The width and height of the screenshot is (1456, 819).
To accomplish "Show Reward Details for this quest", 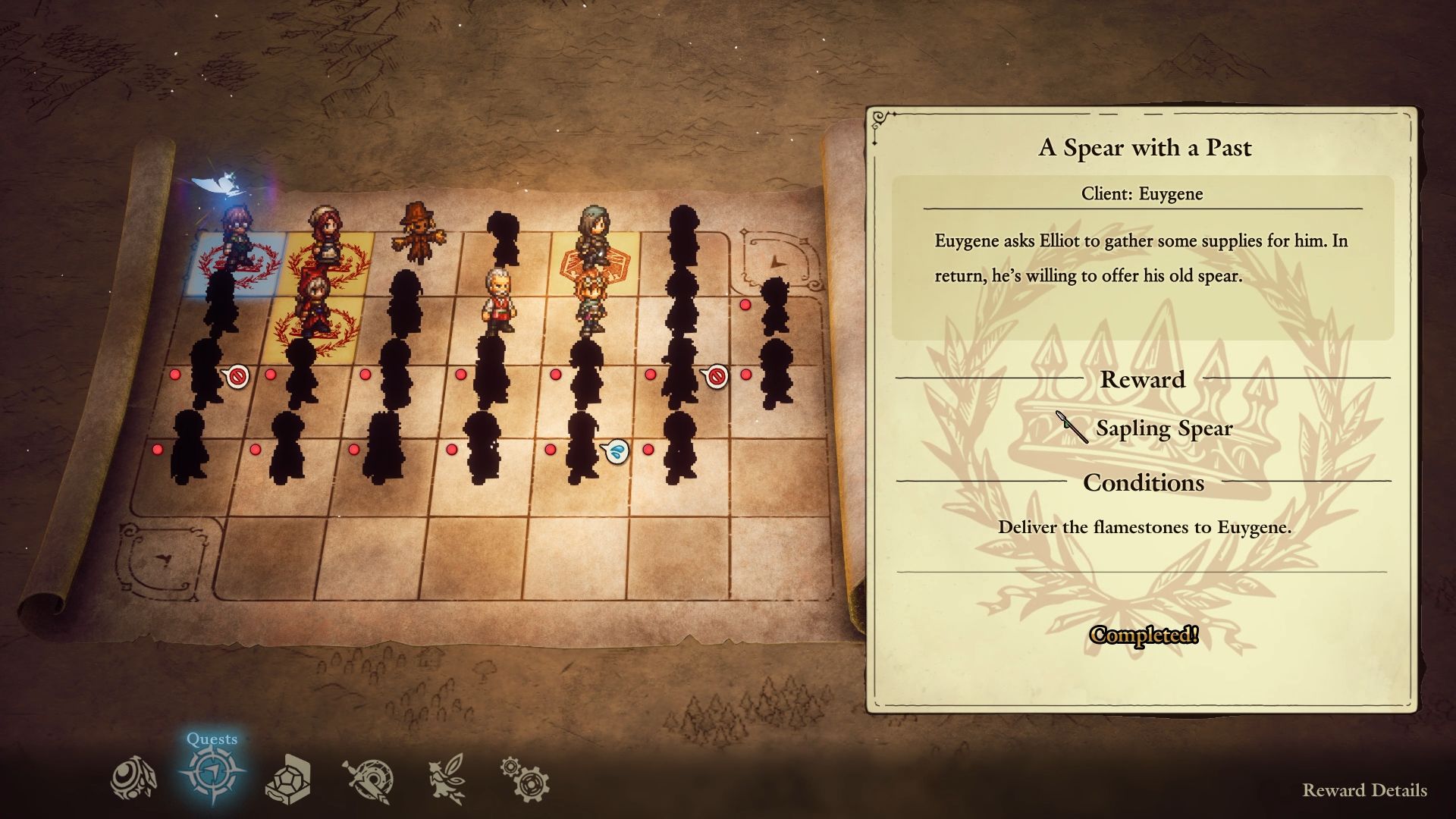I will pos(1364,790).
